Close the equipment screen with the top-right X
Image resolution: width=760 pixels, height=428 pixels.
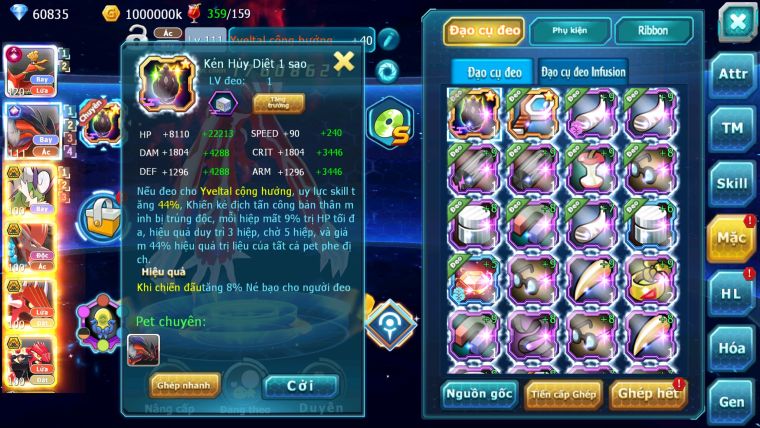[x=736, y=20]
